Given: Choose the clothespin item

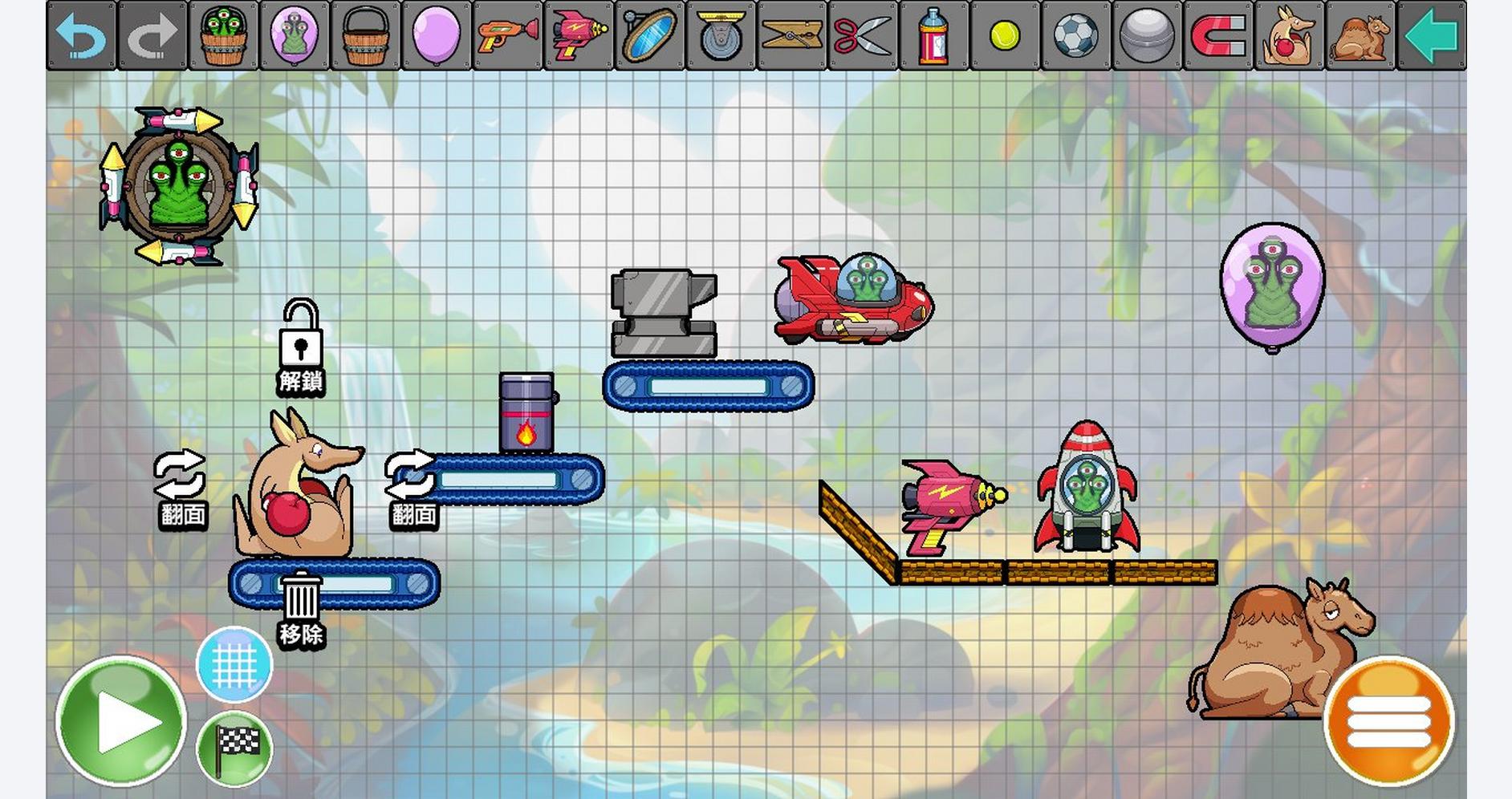Looking at the screenshot, I should [x=791, y=36].
